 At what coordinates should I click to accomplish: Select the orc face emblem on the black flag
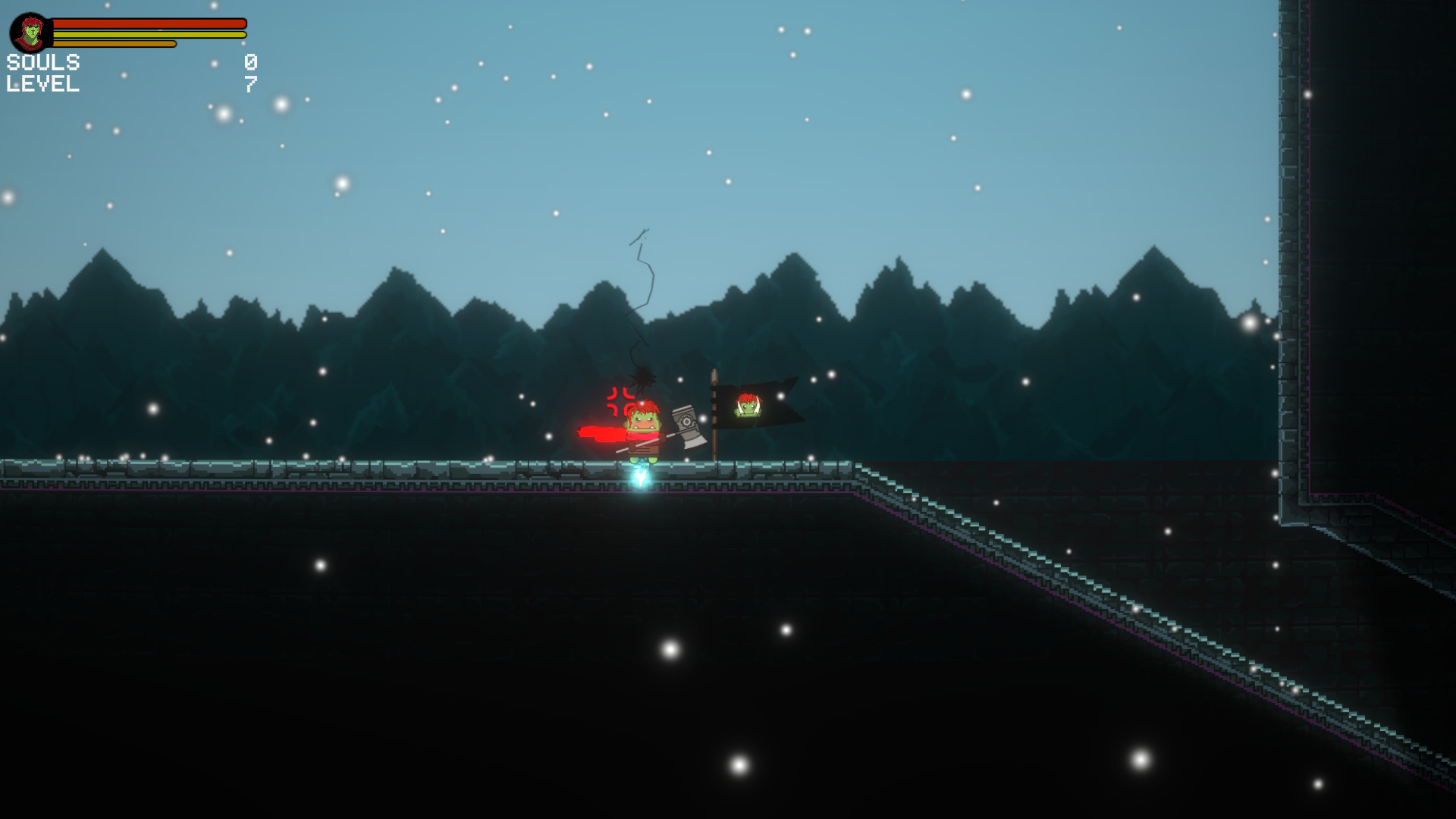click(748, 405)
